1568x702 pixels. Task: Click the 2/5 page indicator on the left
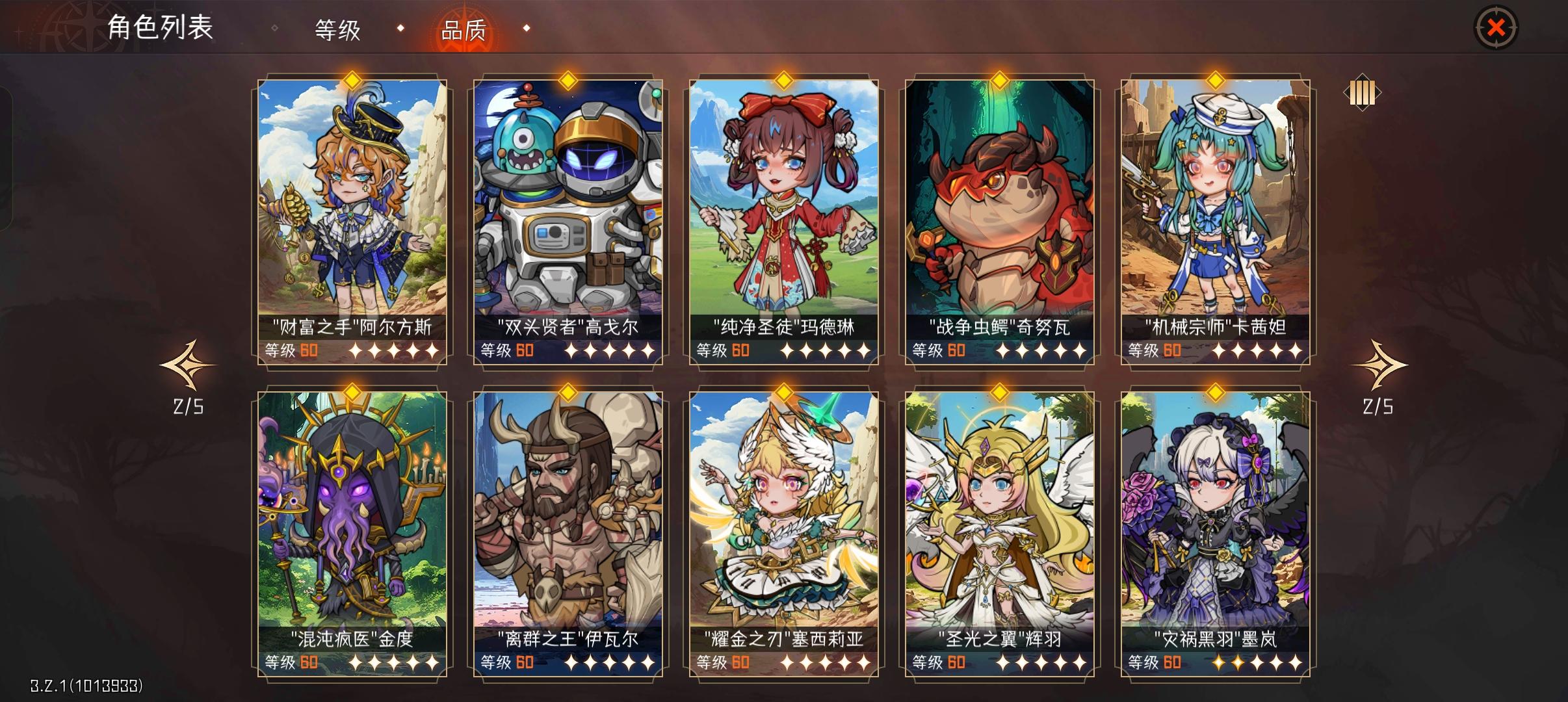point(187,406)
